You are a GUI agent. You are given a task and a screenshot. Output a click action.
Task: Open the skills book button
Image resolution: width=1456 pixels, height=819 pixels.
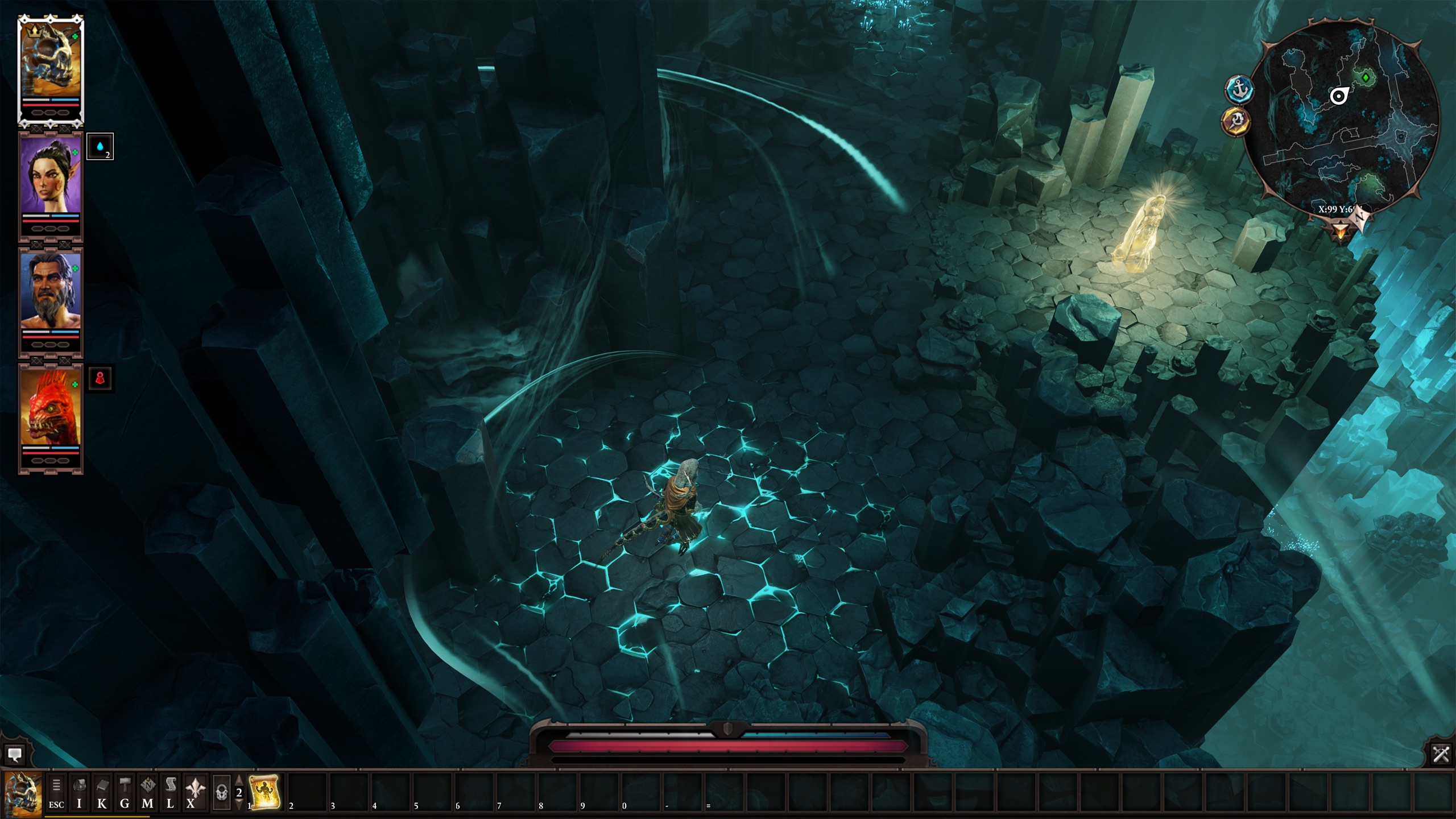click(x=102, y=793)
